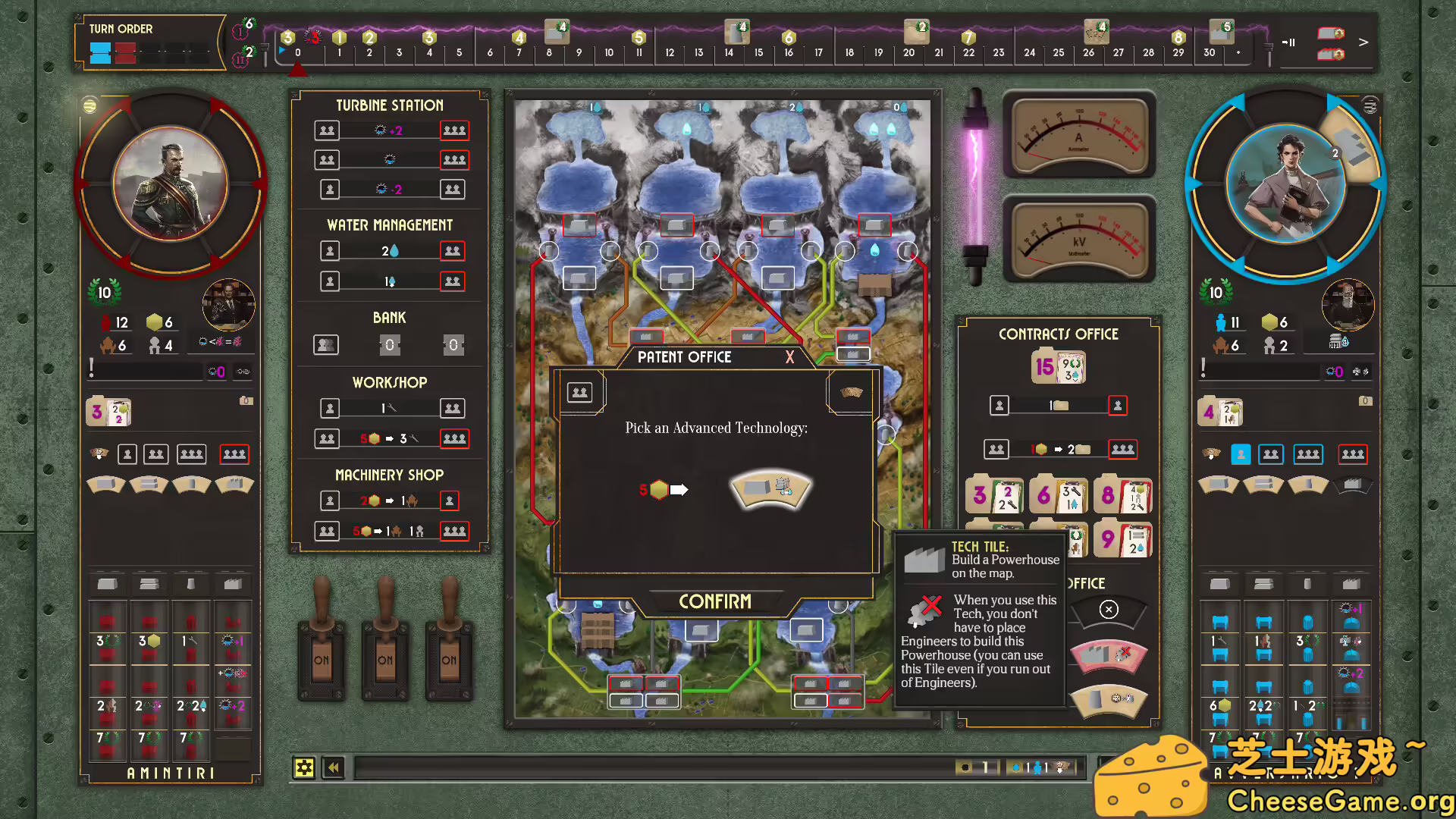Viewport: 1456px width, 819px height.
Task: Confirm the advanced technology pick
Action: point(715,601)
